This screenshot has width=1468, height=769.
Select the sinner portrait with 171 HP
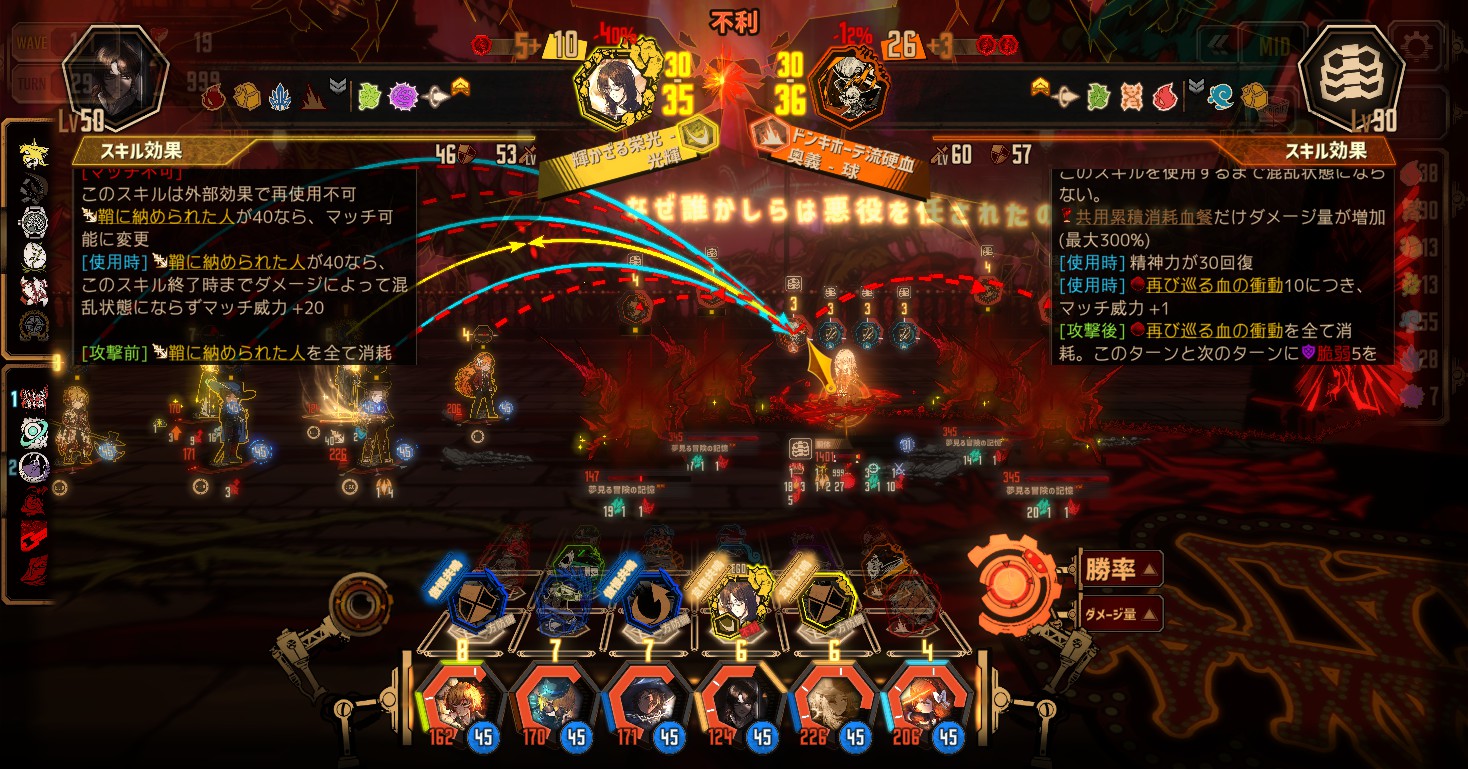point(640,702)
